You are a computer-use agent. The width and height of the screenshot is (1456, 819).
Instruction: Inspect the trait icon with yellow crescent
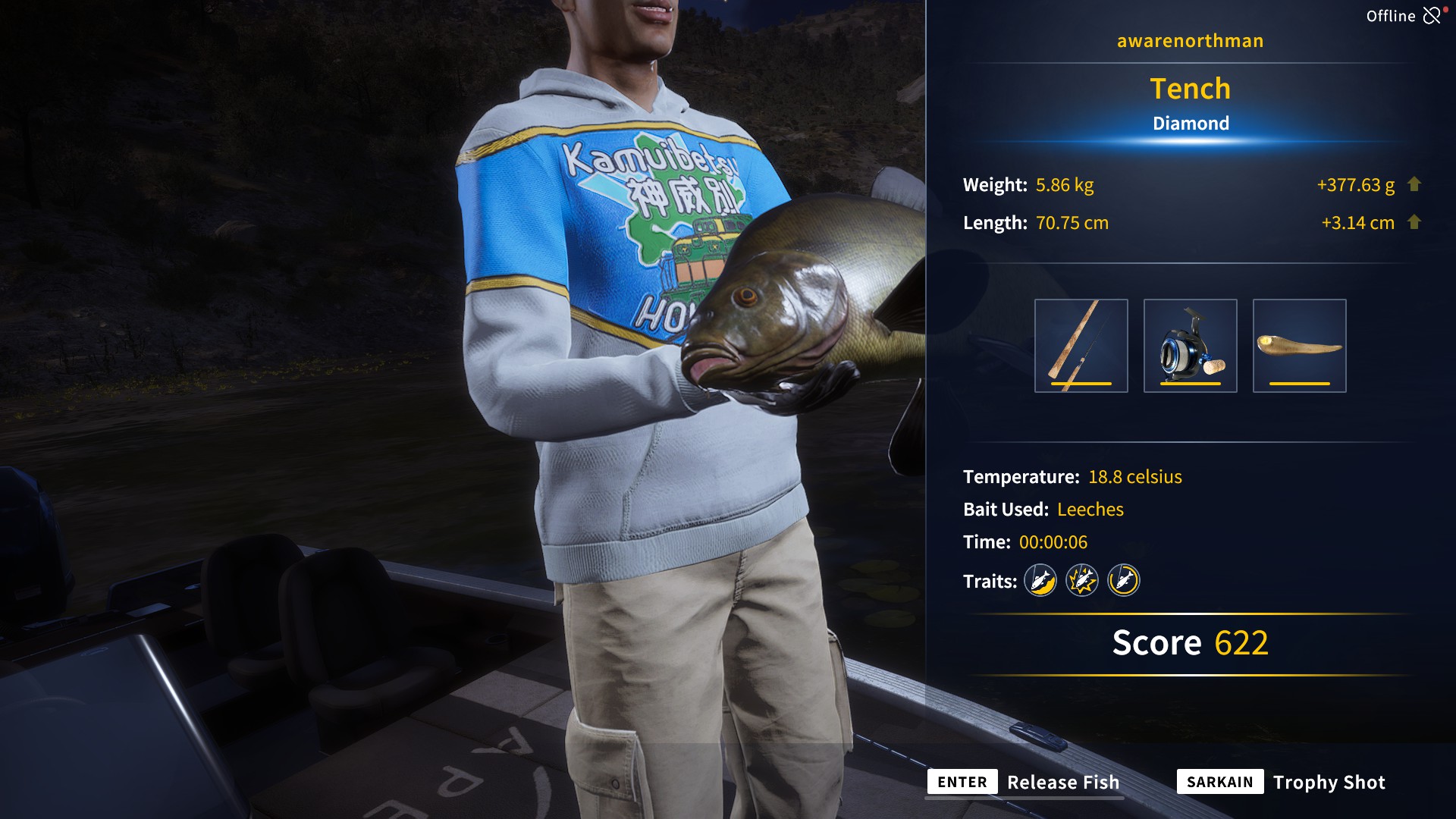[1040, 581]
